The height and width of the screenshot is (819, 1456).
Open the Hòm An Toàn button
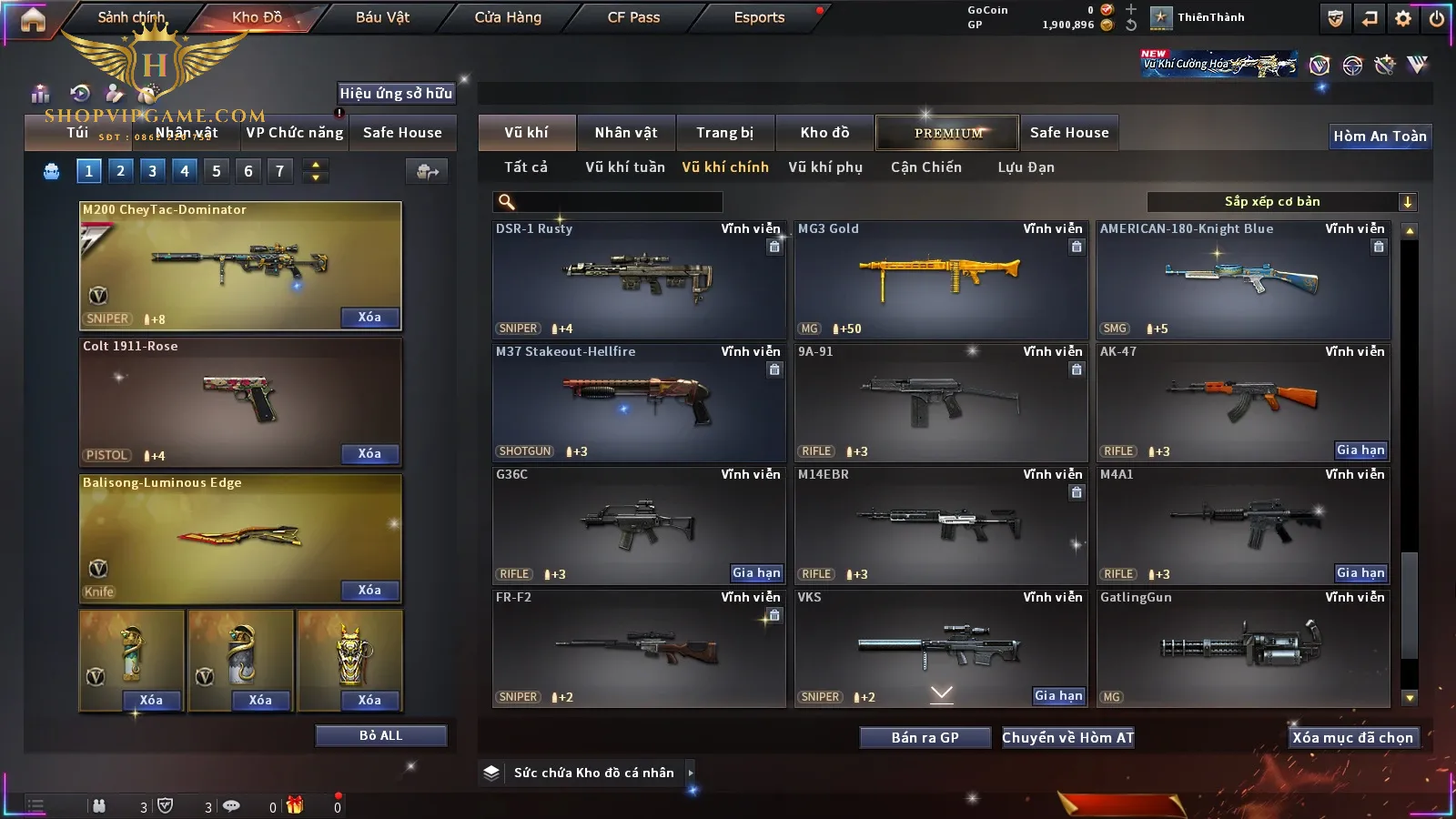click(1379, 136)
